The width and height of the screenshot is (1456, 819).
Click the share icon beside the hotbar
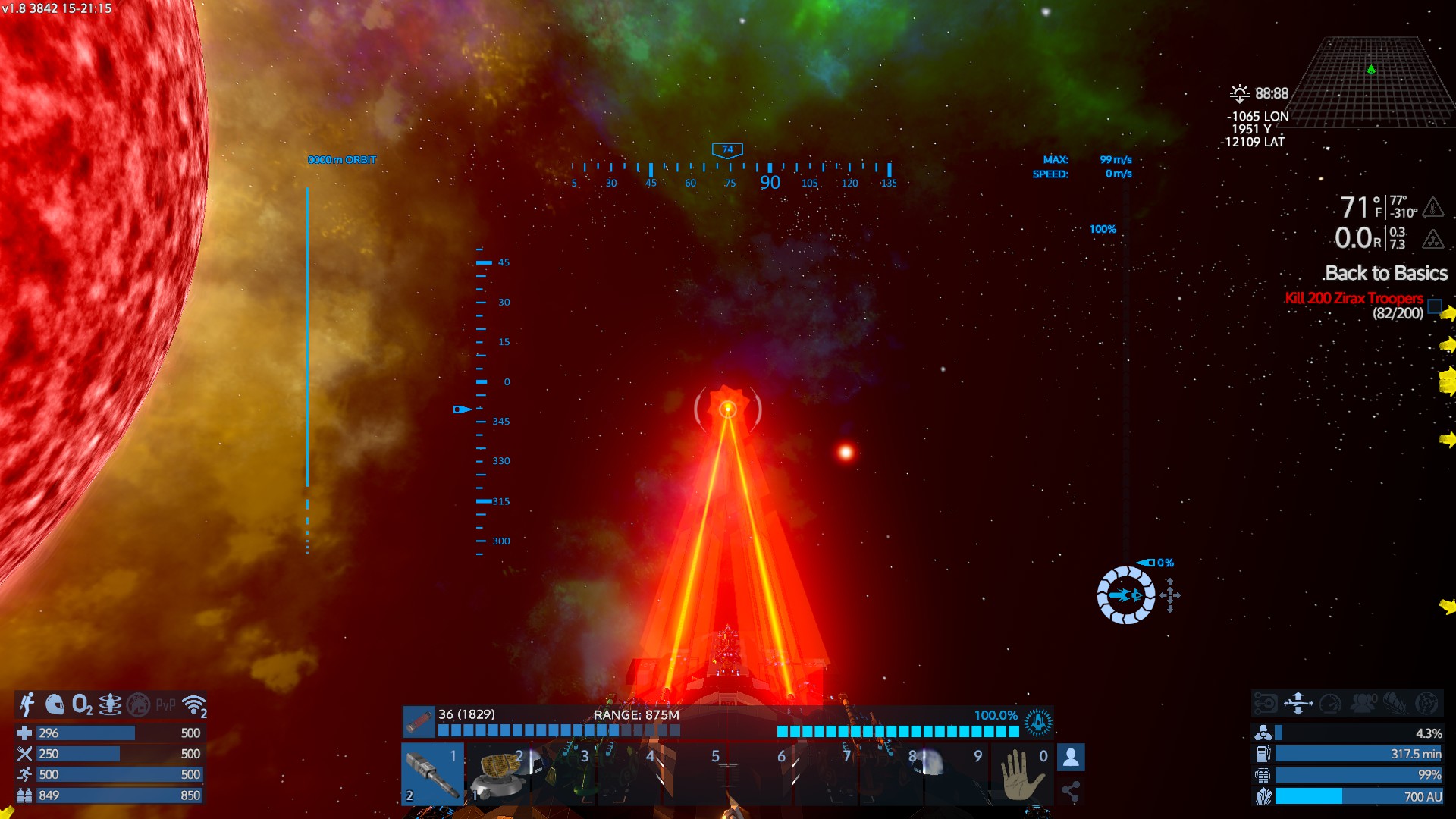tap(1071, 792)
